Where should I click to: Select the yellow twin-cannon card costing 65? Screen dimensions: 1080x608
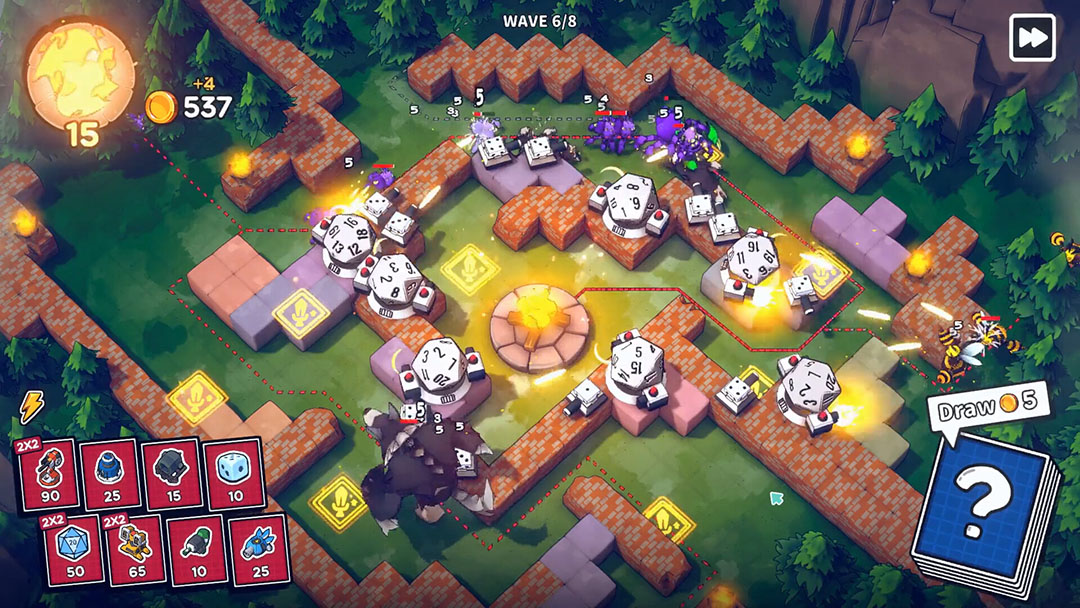(x=135, y=549)
